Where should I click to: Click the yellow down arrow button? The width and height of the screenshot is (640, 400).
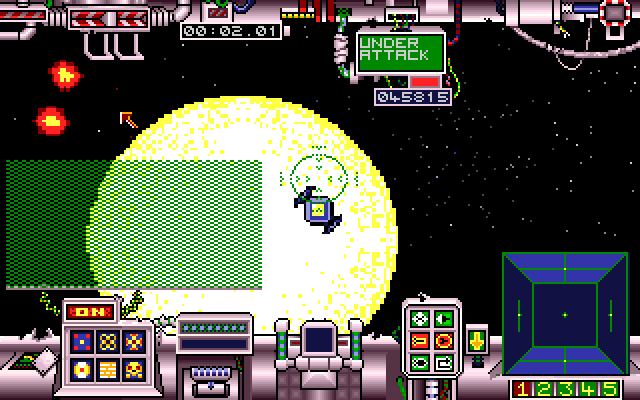(x=476, y=338)
